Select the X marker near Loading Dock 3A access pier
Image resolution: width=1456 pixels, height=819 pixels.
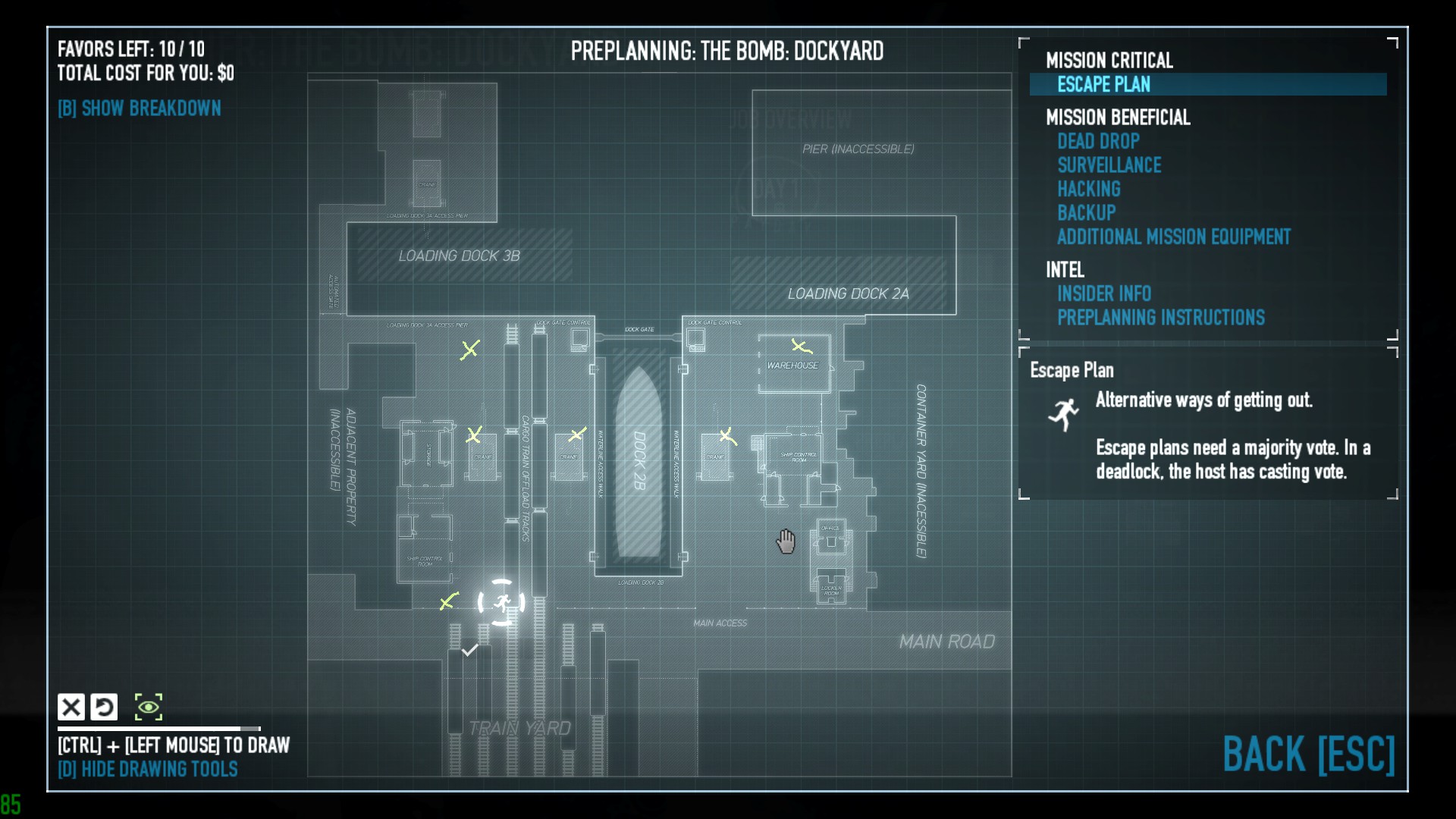[x=472, y=350]
